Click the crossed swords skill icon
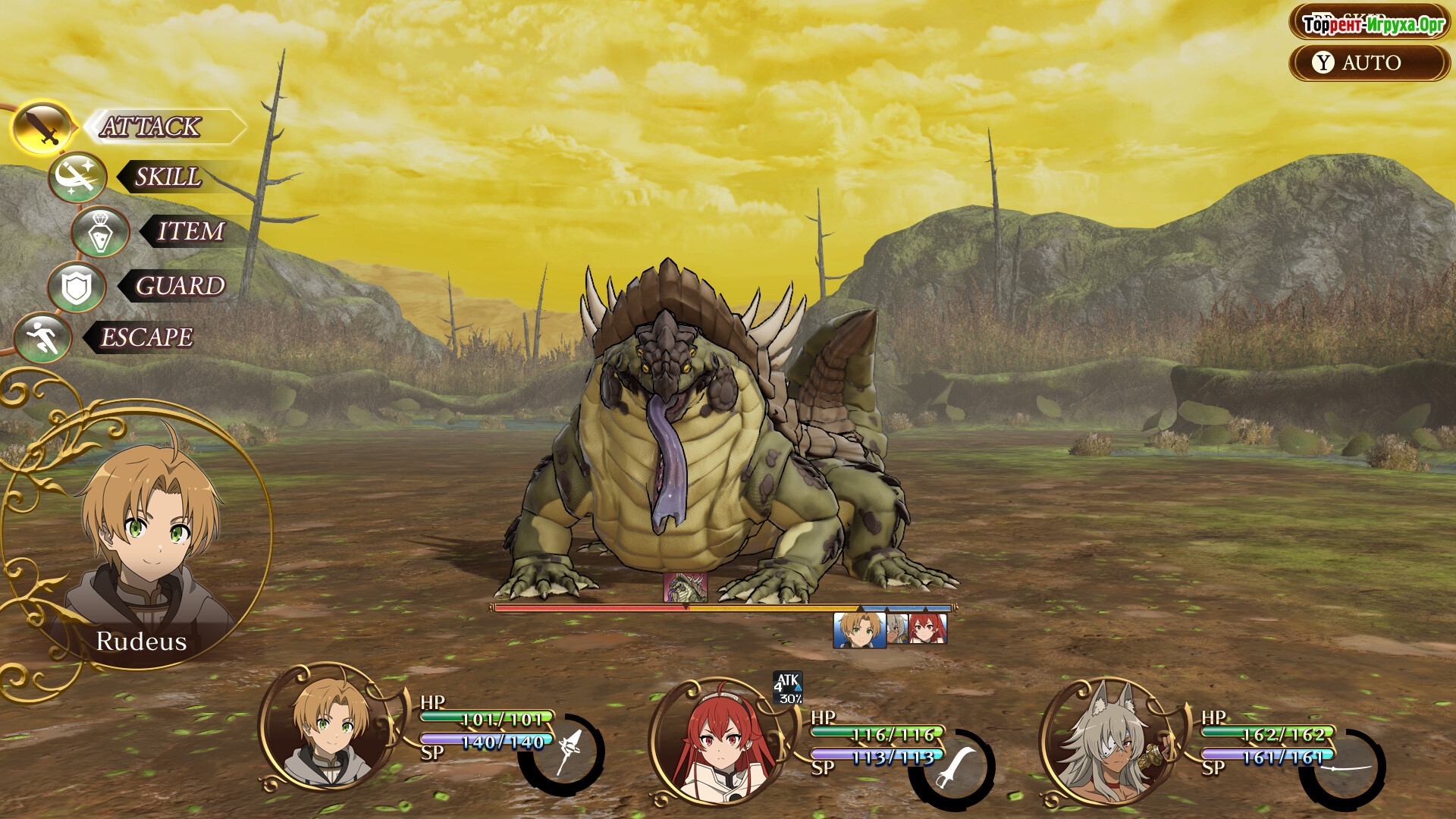Viewport: 1456px width, 819px height. pyautogui.click(x=77, y=177)
